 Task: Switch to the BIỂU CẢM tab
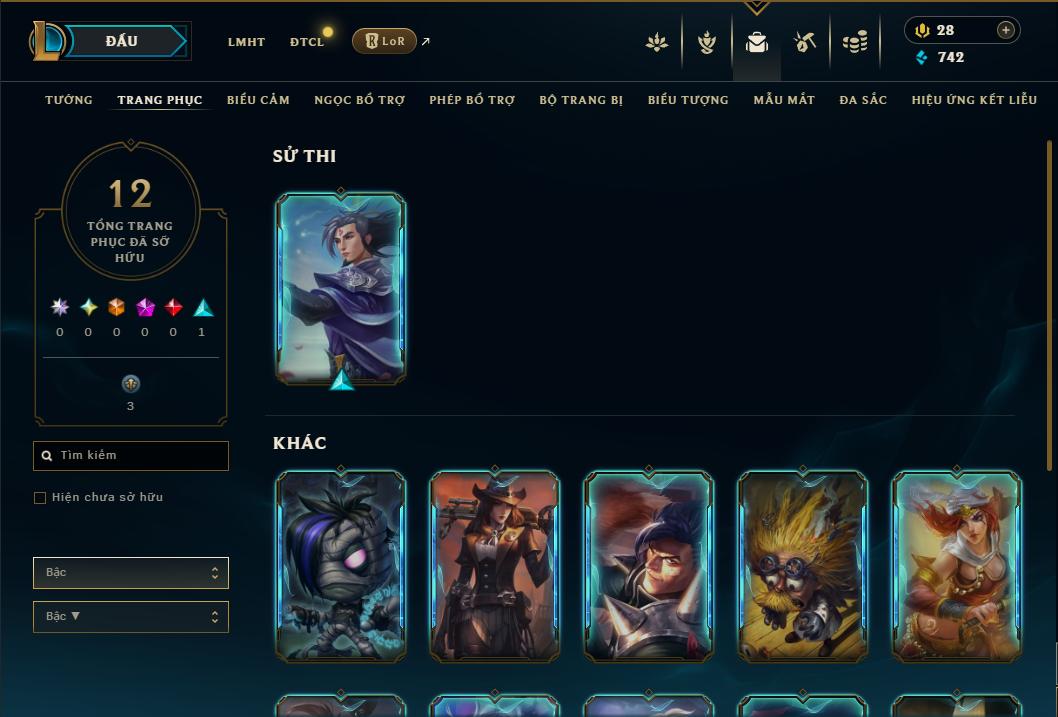[258, 100]
